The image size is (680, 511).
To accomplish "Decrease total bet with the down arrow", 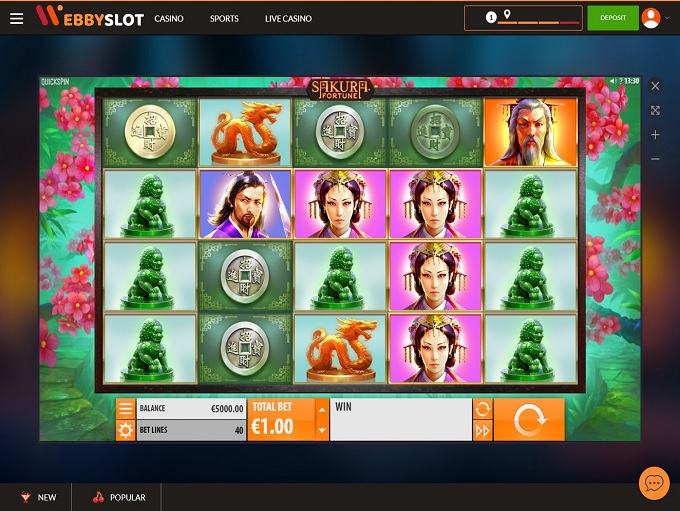I will 321,431.
